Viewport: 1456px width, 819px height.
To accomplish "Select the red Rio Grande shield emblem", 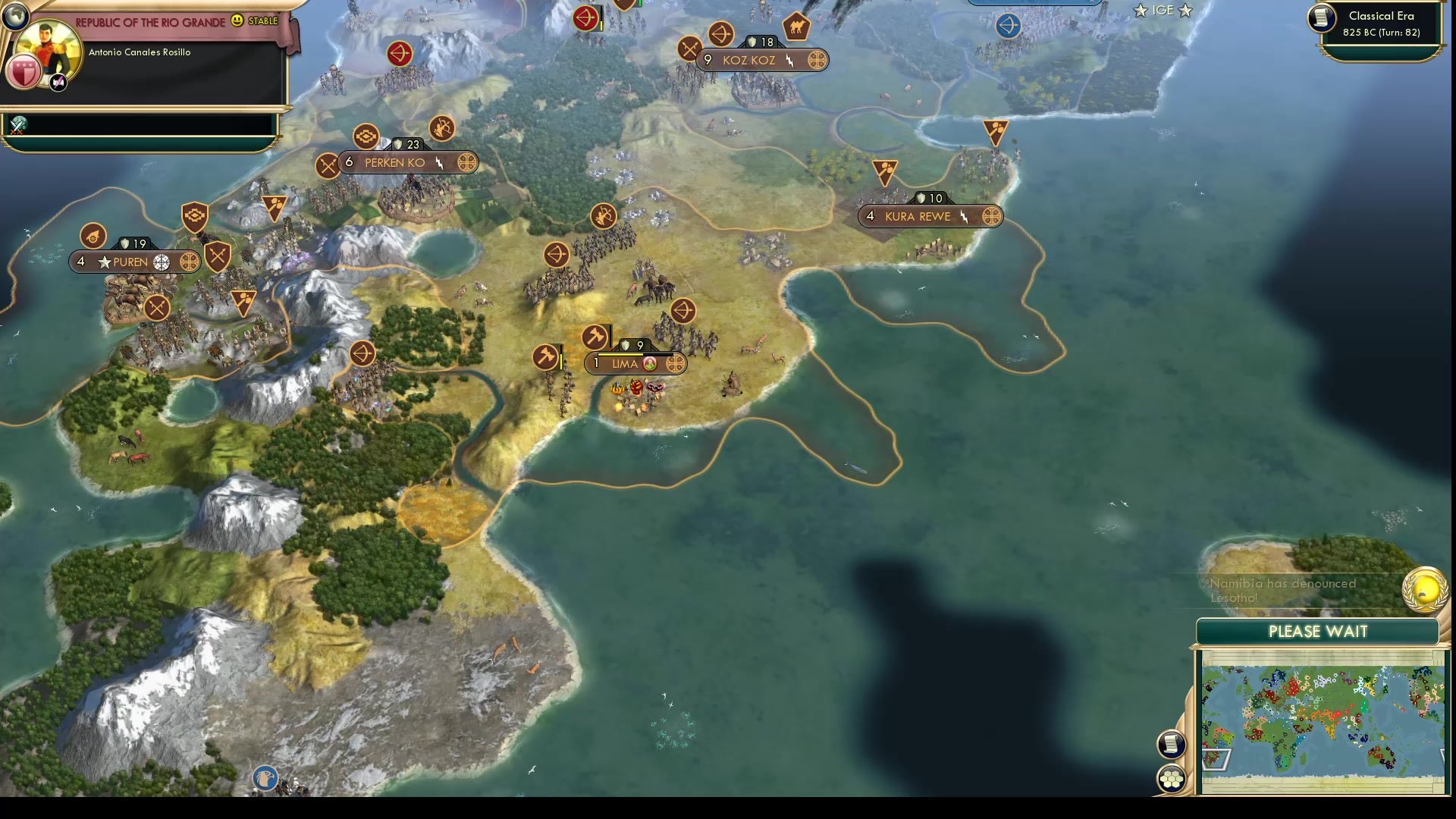I will (24, 72).
